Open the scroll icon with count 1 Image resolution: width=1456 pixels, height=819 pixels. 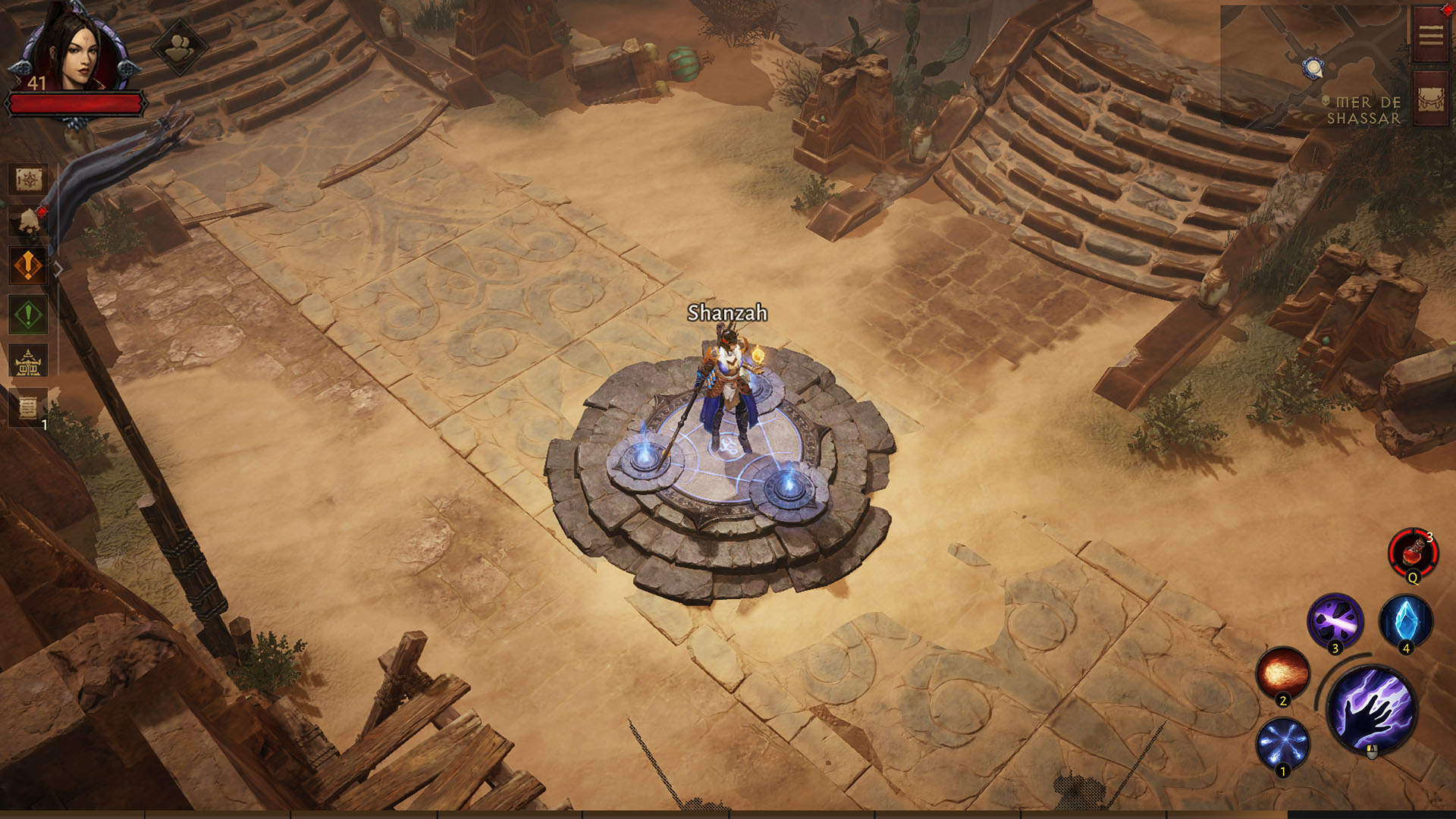click(28, 408)
